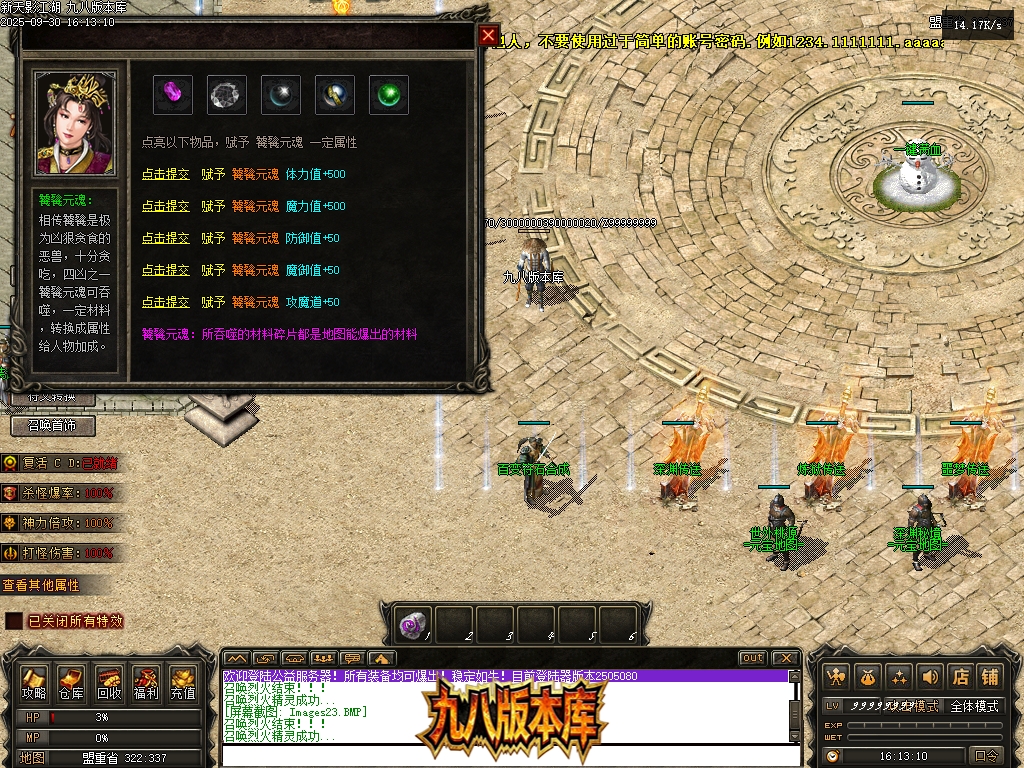The width and height of the screenshot is (1024, 768).
Task: Toggle the sound speaker icon
Action: 930,677
